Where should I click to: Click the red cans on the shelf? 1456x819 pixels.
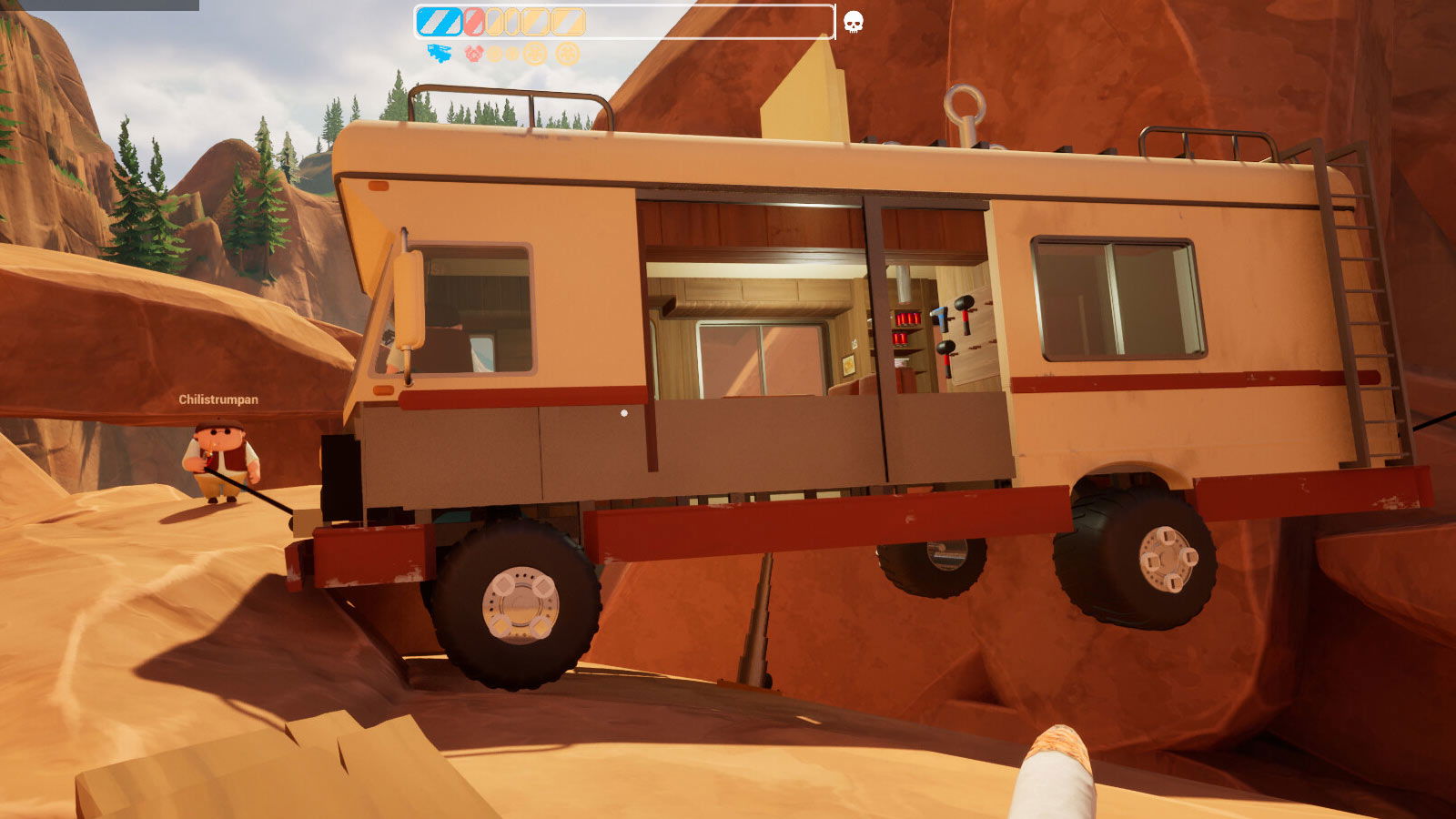coord(906,317)
